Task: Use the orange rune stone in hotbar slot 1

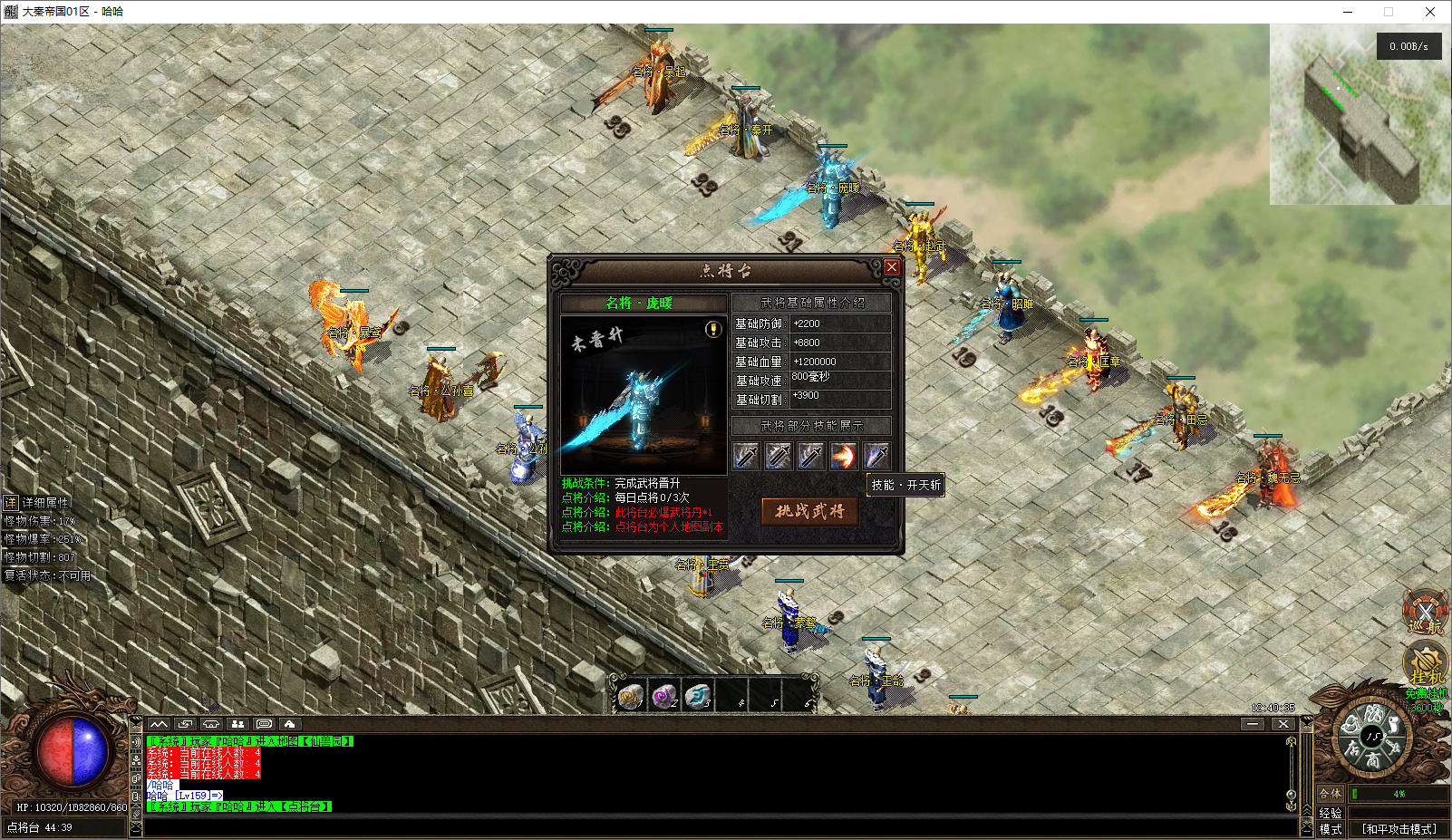Action: pos(630,696)
